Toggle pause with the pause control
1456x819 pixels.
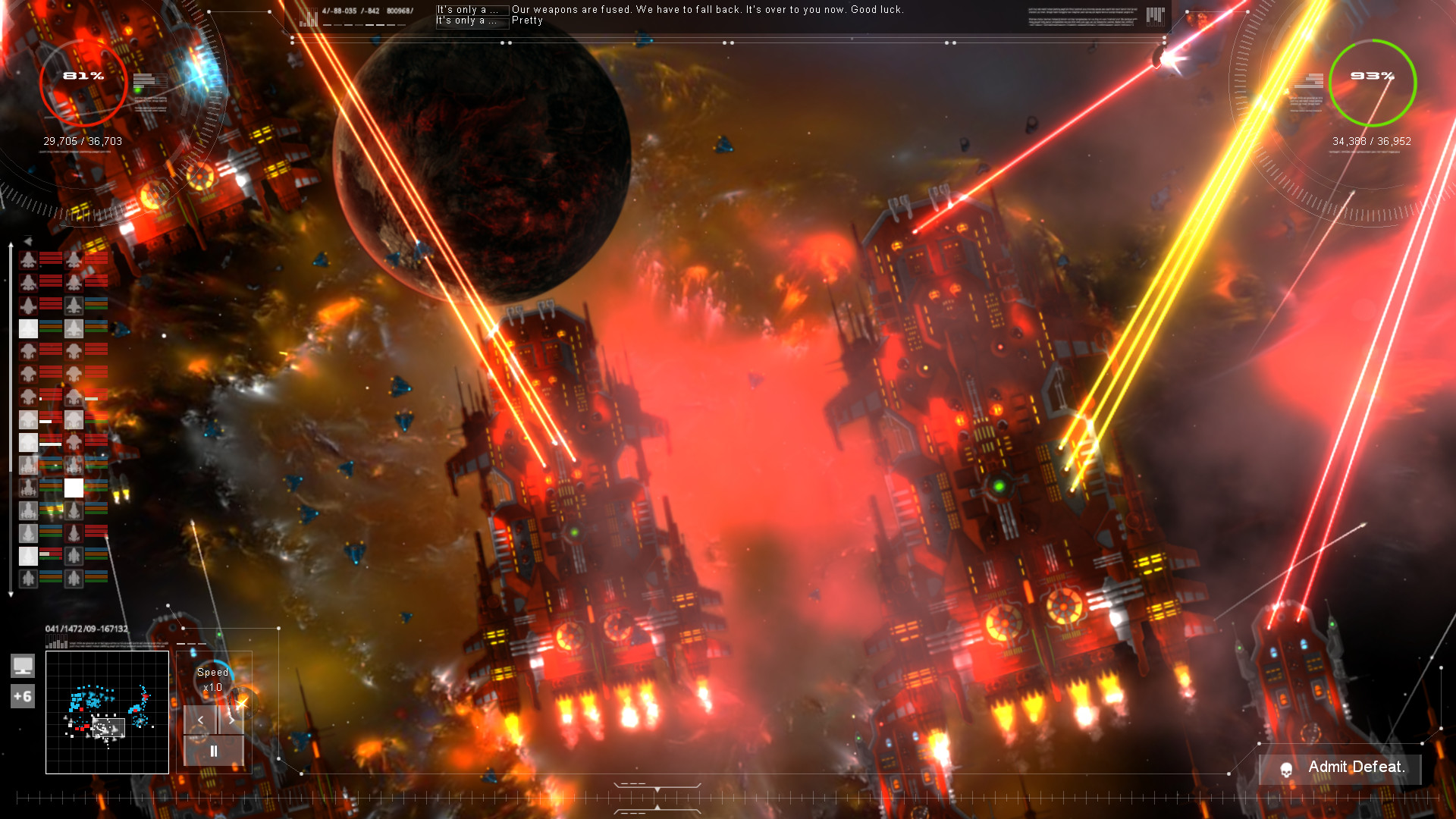tap(215, 750)
